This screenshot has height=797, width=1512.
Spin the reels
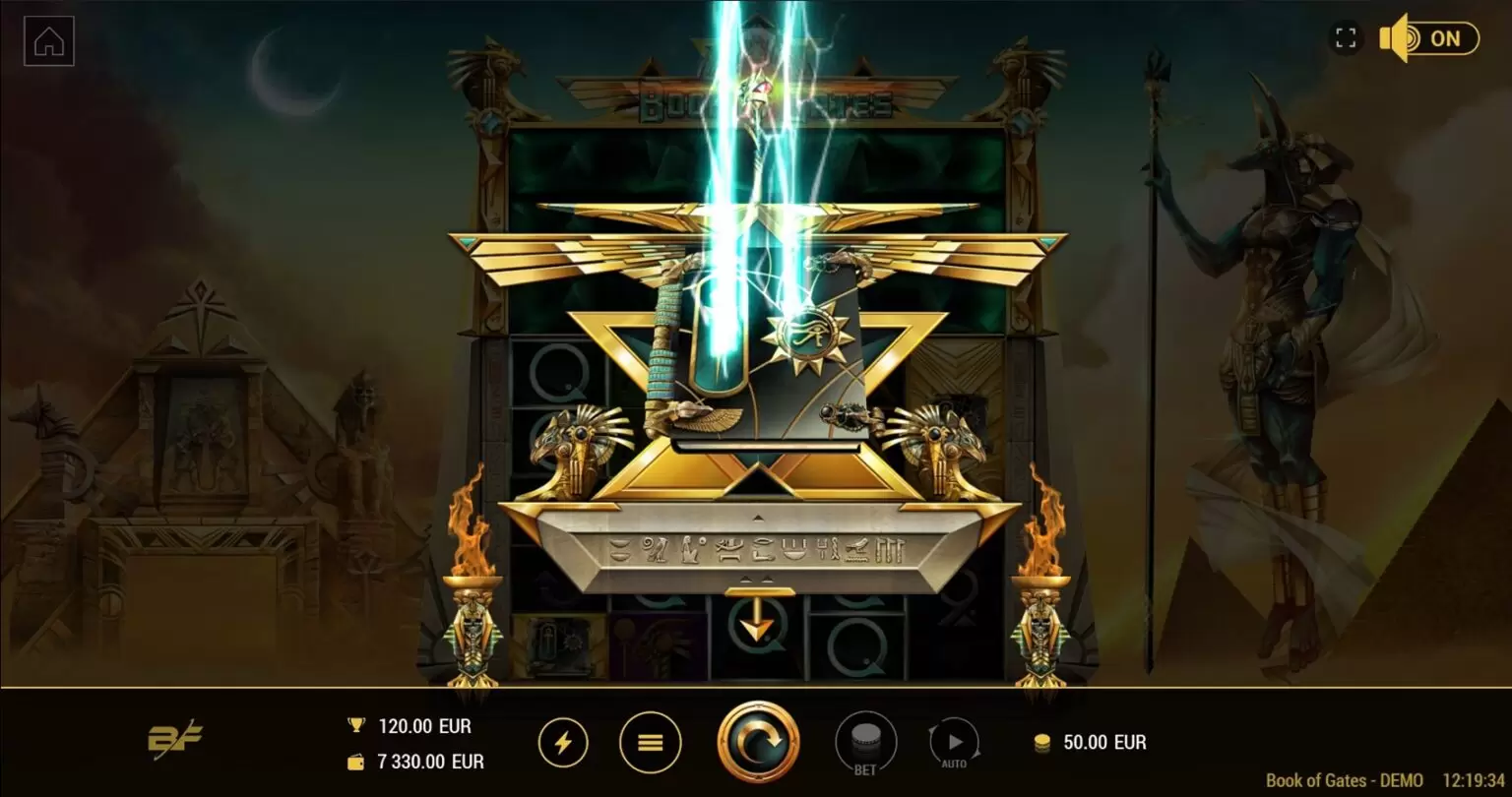pyautogui.click(x=758, y=742)
